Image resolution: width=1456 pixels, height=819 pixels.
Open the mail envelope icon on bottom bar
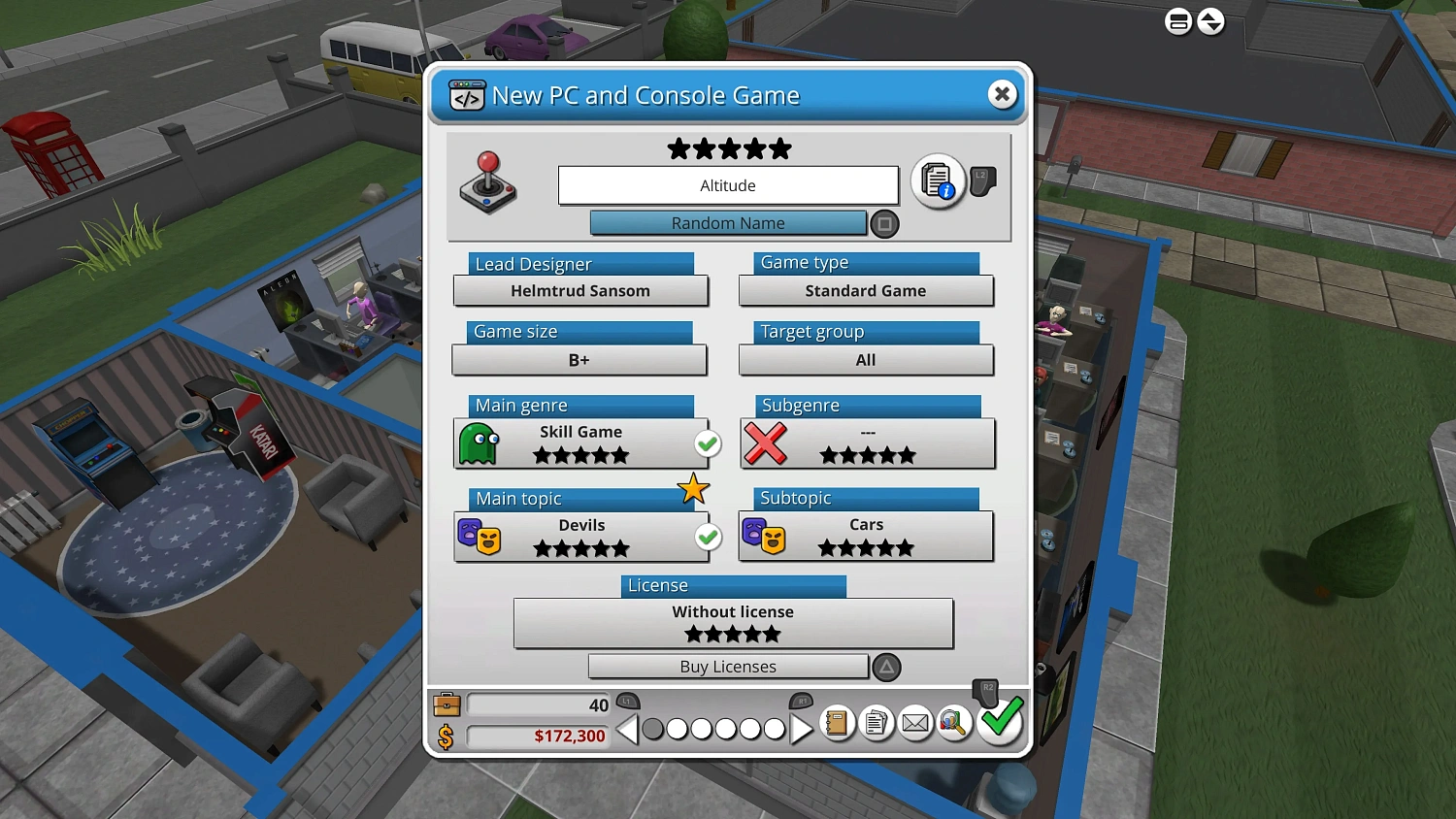tap(914, 723)
